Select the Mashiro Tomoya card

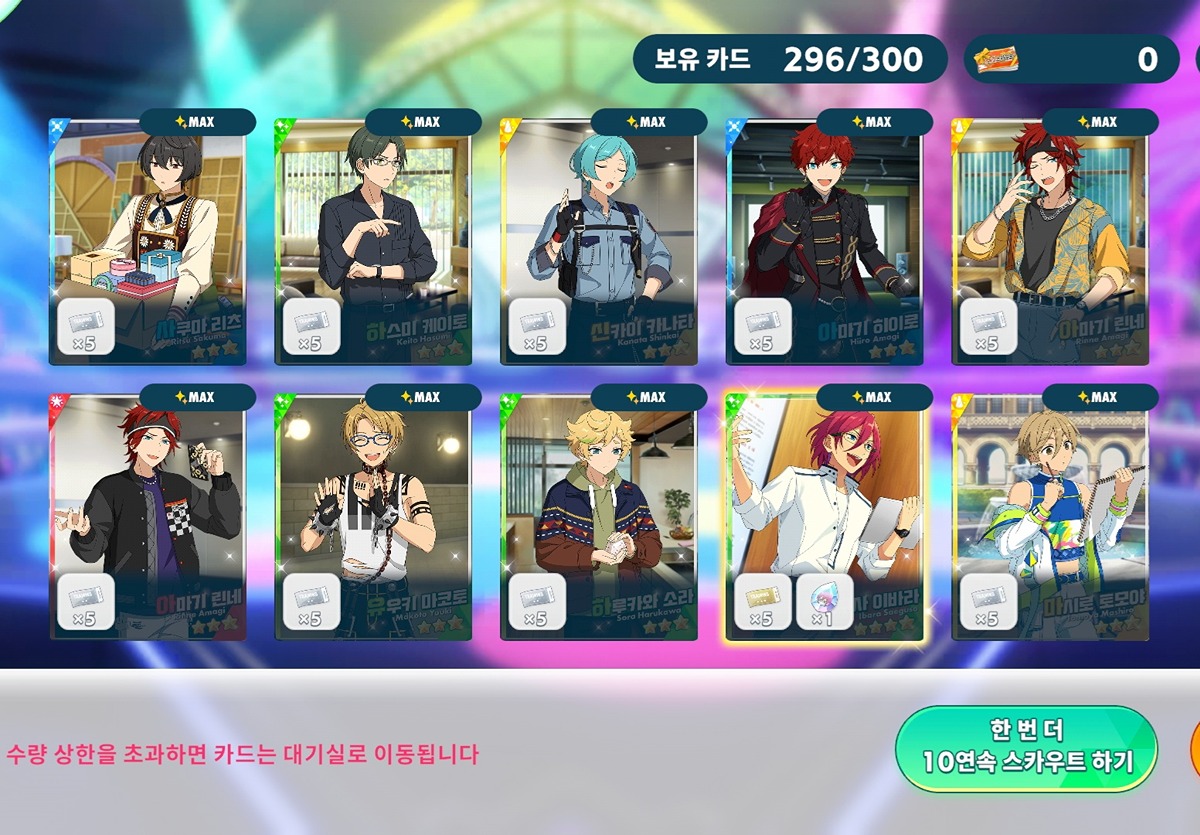click(x=1050, y=515)
